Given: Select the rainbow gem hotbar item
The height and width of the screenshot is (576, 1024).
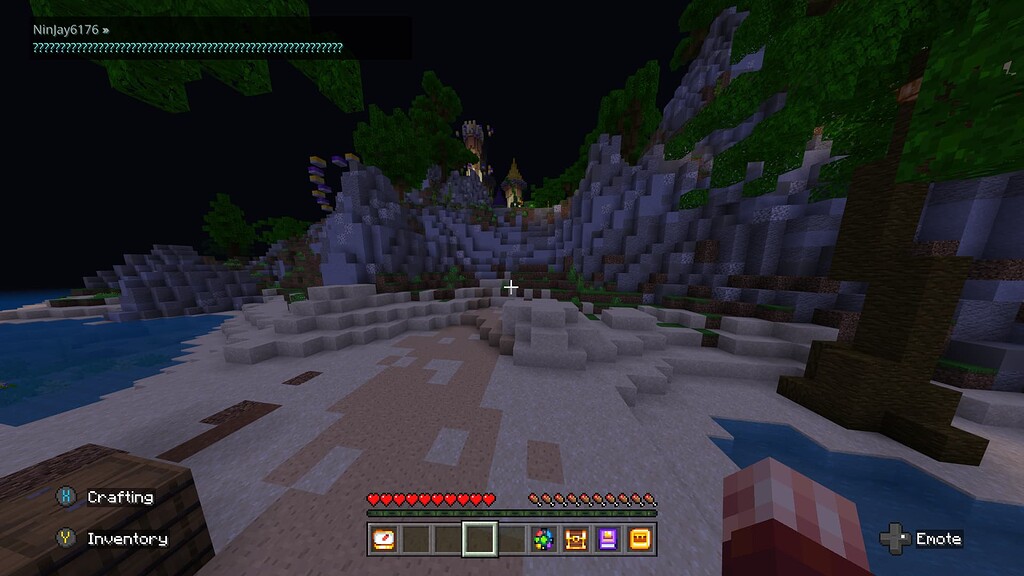Looking at the screenshot, I should point(543,540).
